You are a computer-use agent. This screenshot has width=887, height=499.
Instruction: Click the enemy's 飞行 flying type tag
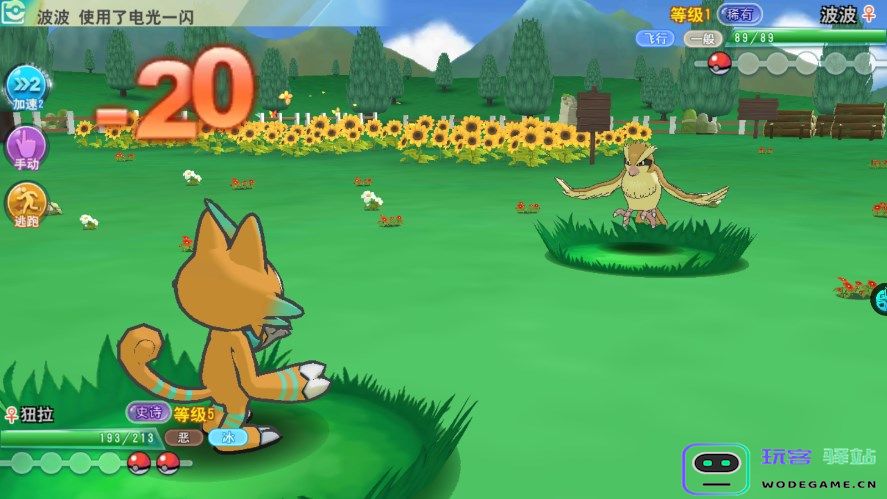(x=656, y=38)
